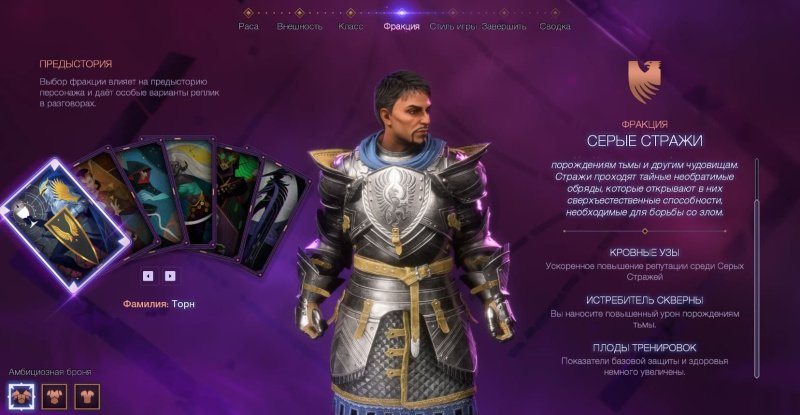This screenshot has height=415, width=800.
Task: Select the Фракция tab
Action: coord(401,26)
